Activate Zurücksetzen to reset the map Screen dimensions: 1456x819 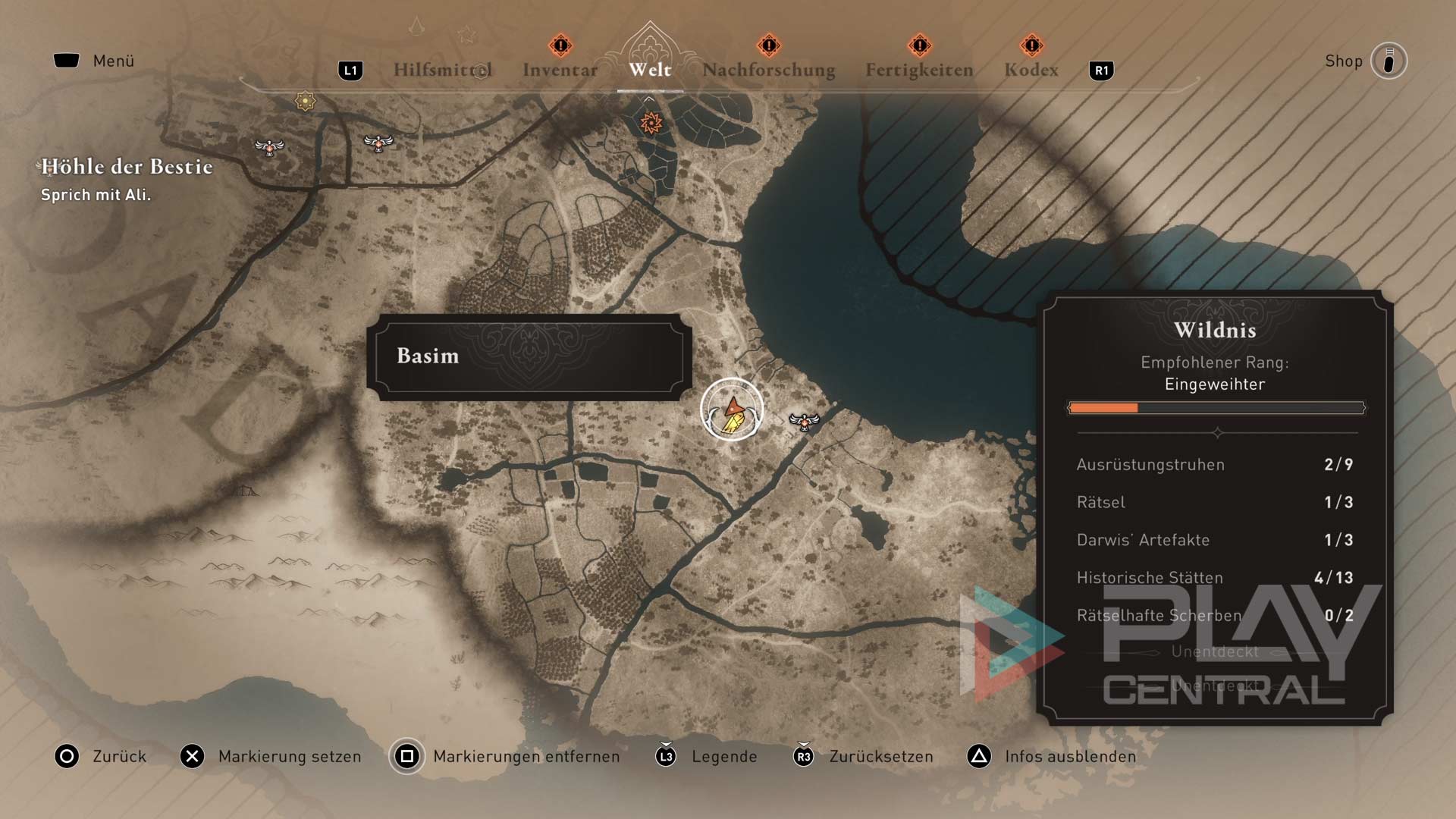(x=863, y=756)
